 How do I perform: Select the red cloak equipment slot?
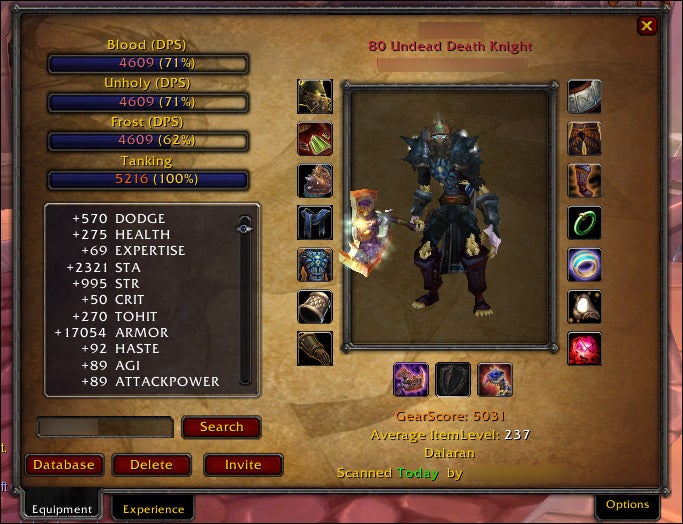click(x=315, y=139)
